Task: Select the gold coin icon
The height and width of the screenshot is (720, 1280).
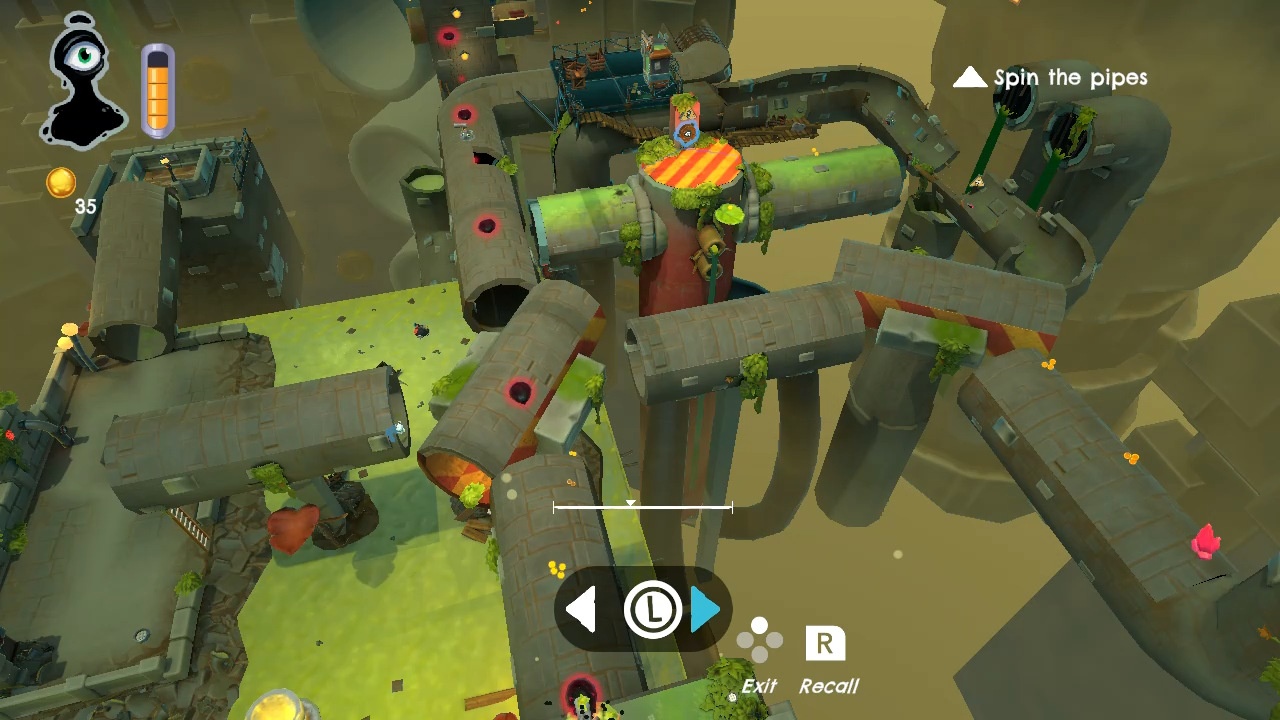Action: click(x=61, y=183)
